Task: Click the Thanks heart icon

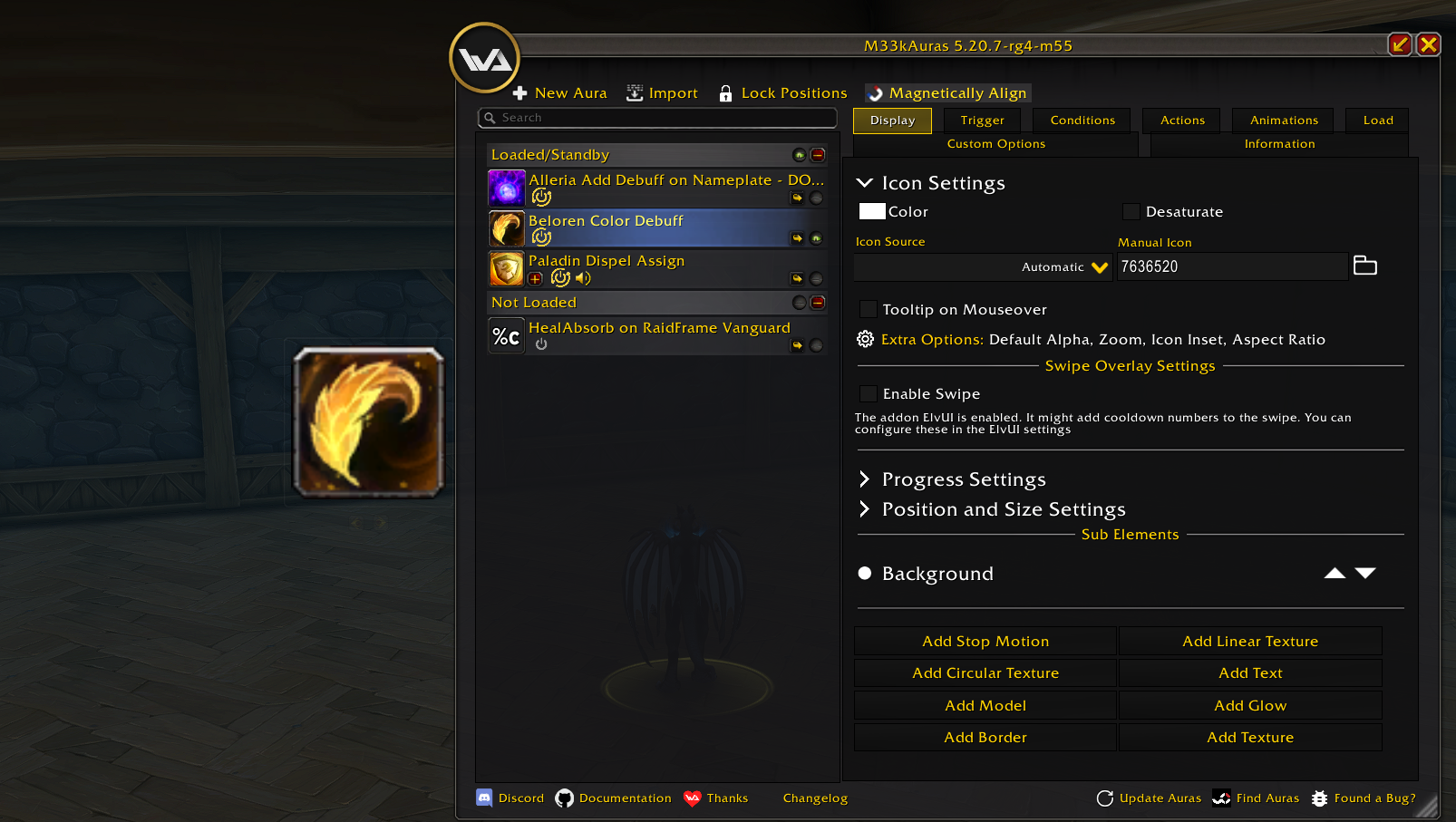Action: click(x=693, y=798)
